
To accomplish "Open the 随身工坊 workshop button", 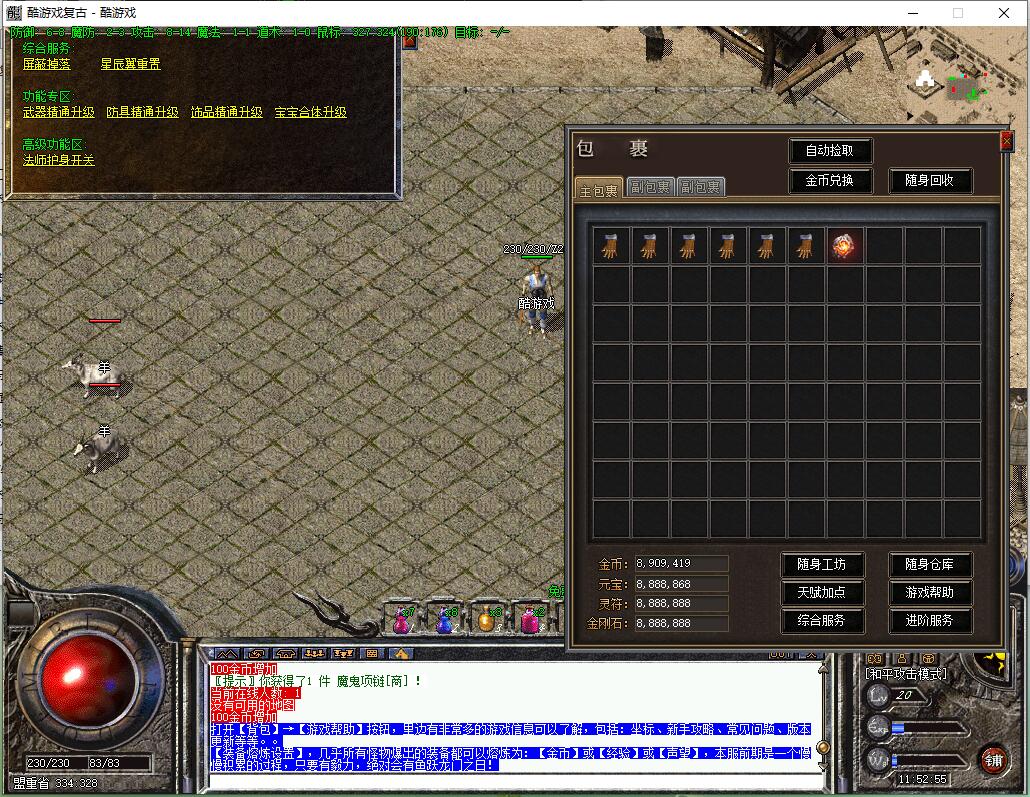I will [x=821, y=565].
